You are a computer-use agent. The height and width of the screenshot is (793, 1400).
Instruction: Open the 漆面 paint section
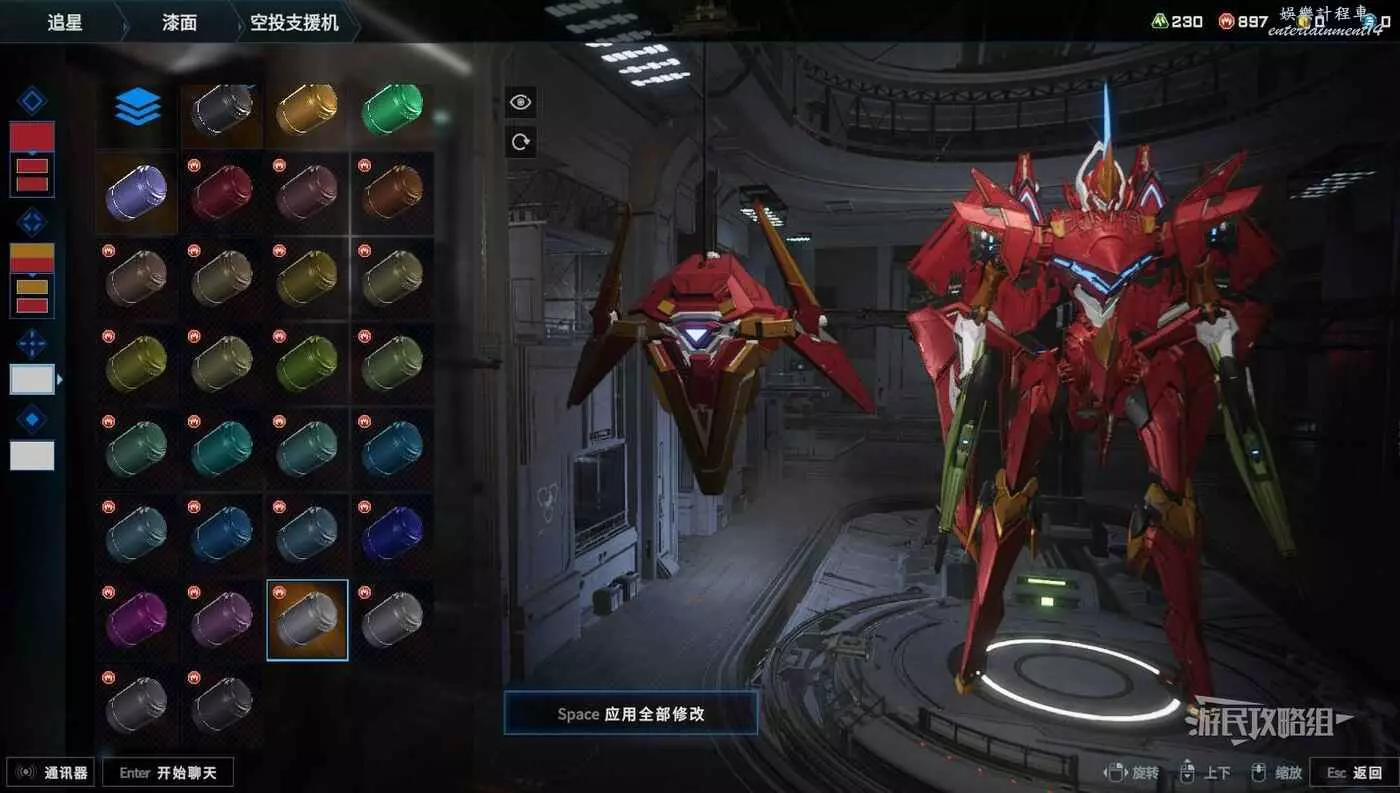tap(180, 22)
